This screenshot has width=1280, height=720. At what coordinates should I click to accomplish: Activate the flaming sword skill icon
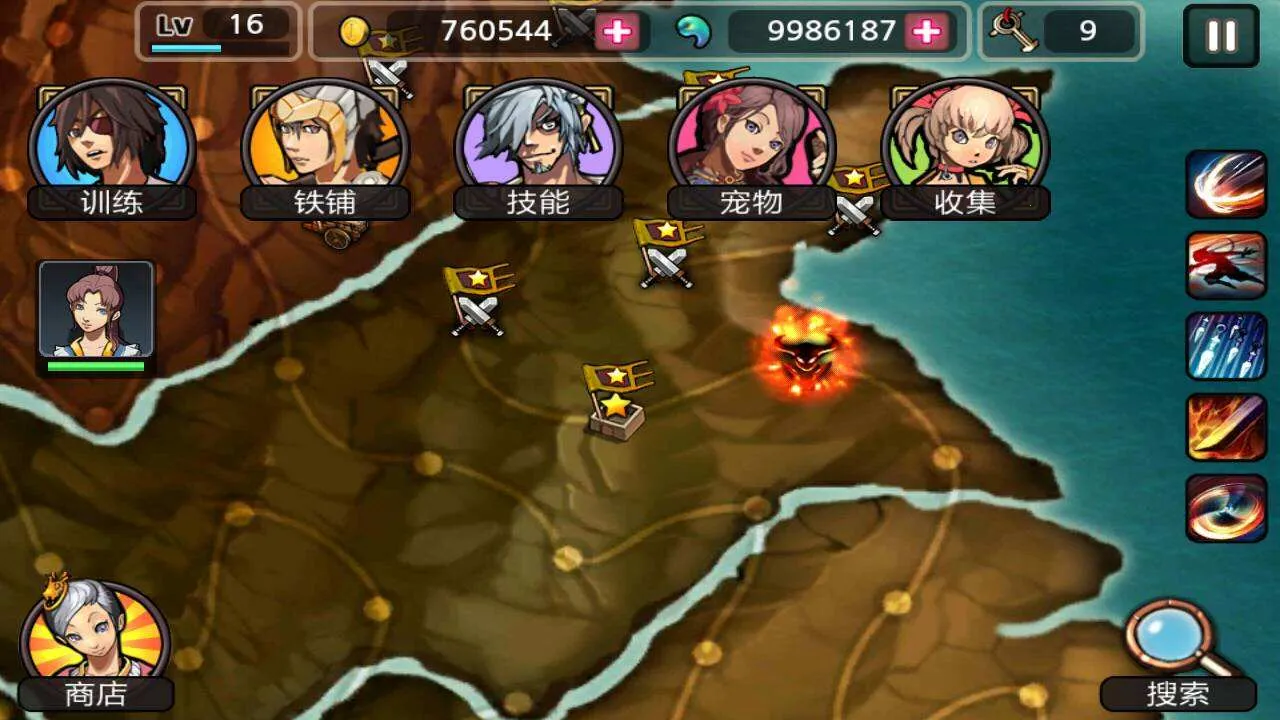pyautogui.click(x=1226, y=427)
